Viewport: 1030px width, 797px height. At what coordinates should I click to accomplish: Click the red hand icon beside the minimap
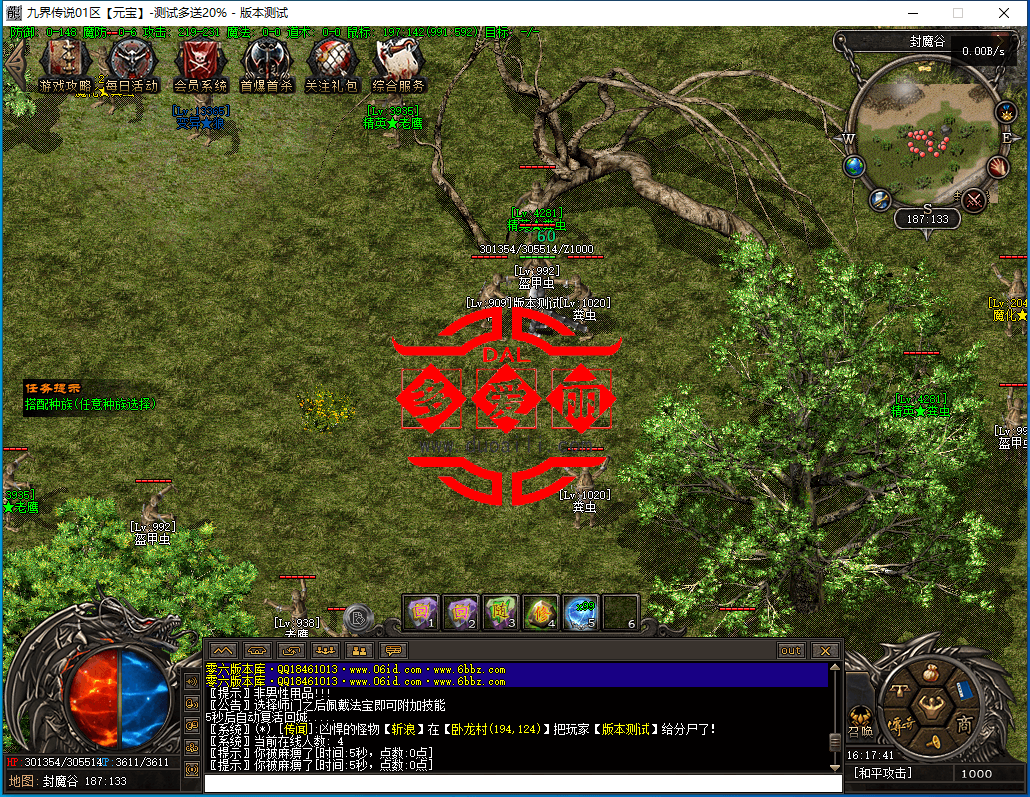pos(998,167)
